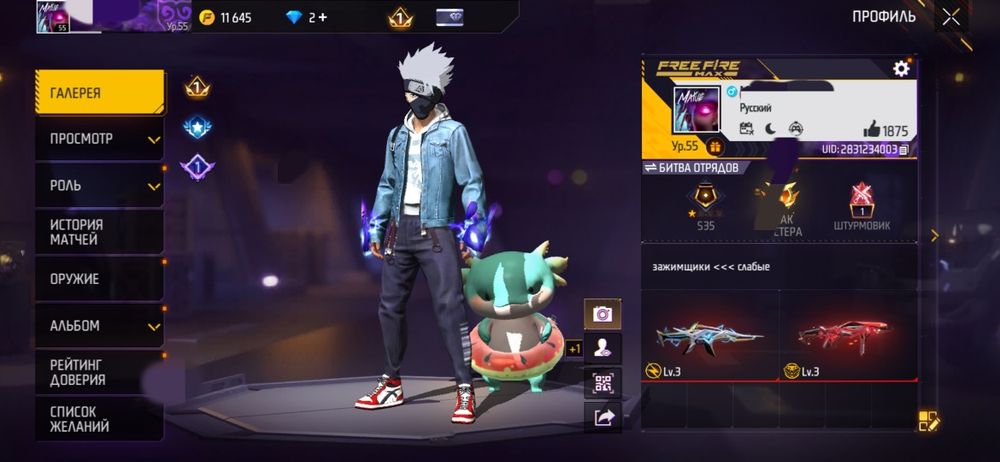Select the red weapon skin slot
This screenshot has width=1000, height=462.
[848, 337]
